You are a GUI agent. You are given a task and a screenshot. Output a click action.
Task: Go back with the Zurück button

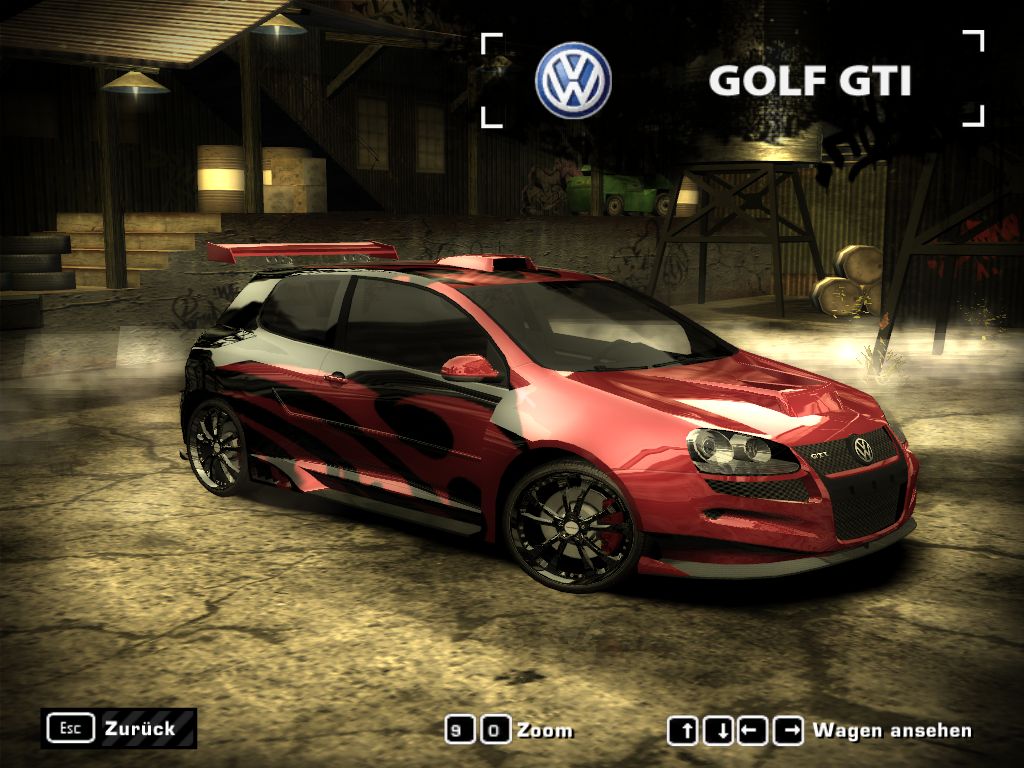click(x=118, y=728)
